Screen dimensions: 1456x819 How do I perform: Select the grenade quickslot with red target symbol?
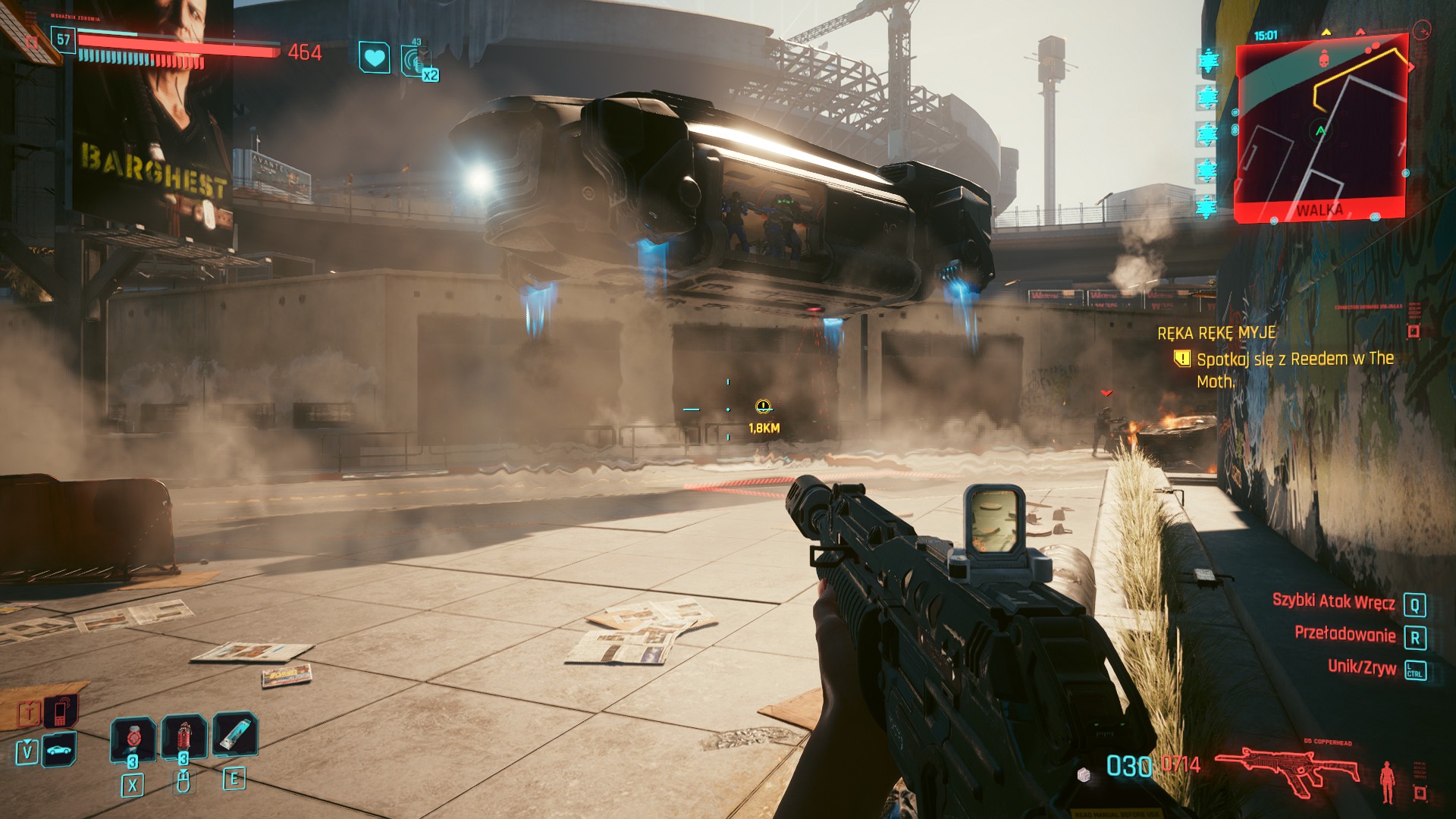point(133,737)
